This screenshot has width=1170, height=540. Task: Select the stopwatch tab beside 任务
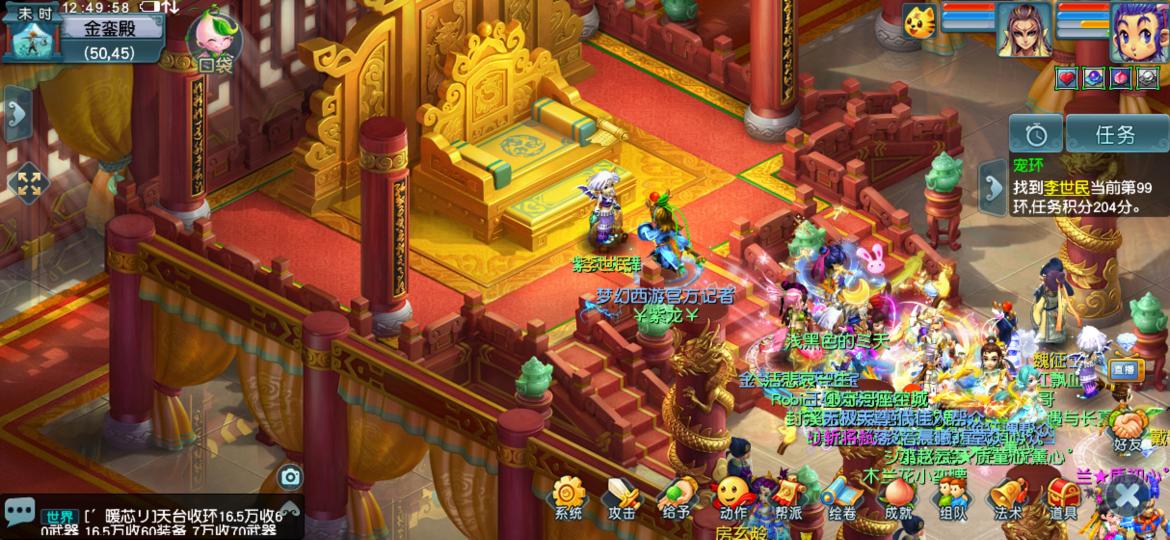tap(1035, 134)
